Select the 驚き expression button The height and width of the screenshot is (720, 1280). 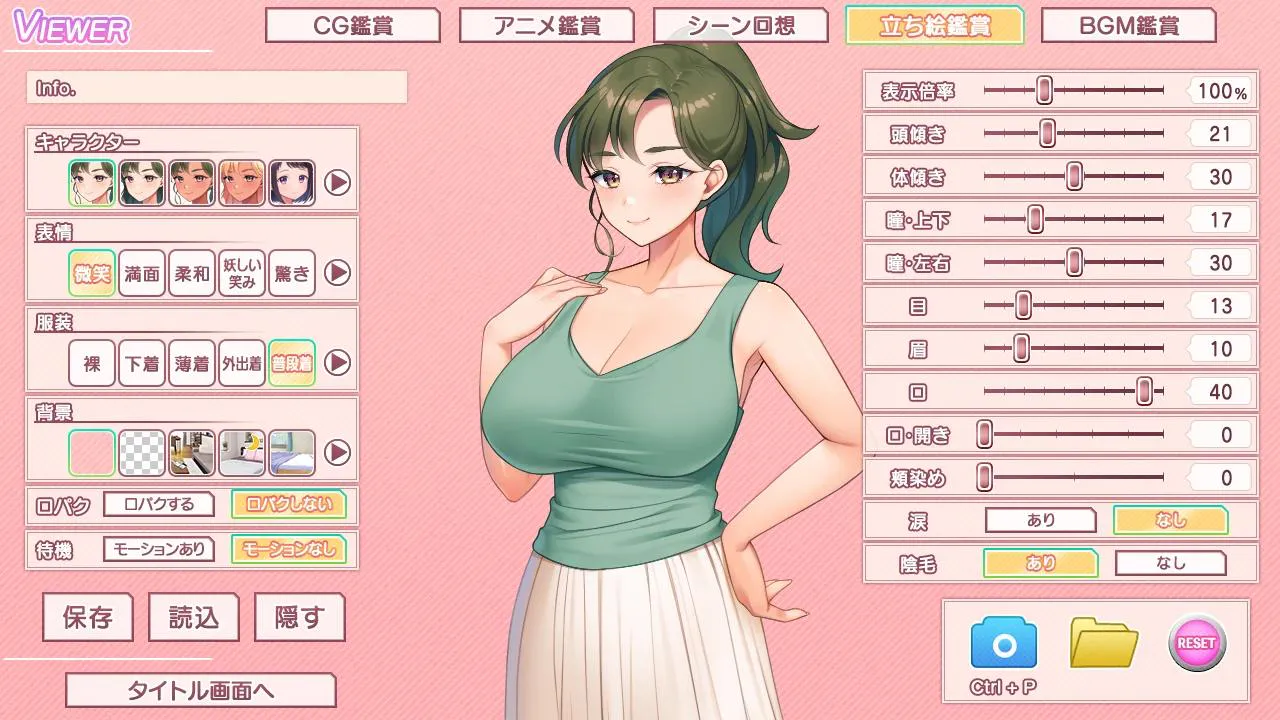click(x=292, y=273)
